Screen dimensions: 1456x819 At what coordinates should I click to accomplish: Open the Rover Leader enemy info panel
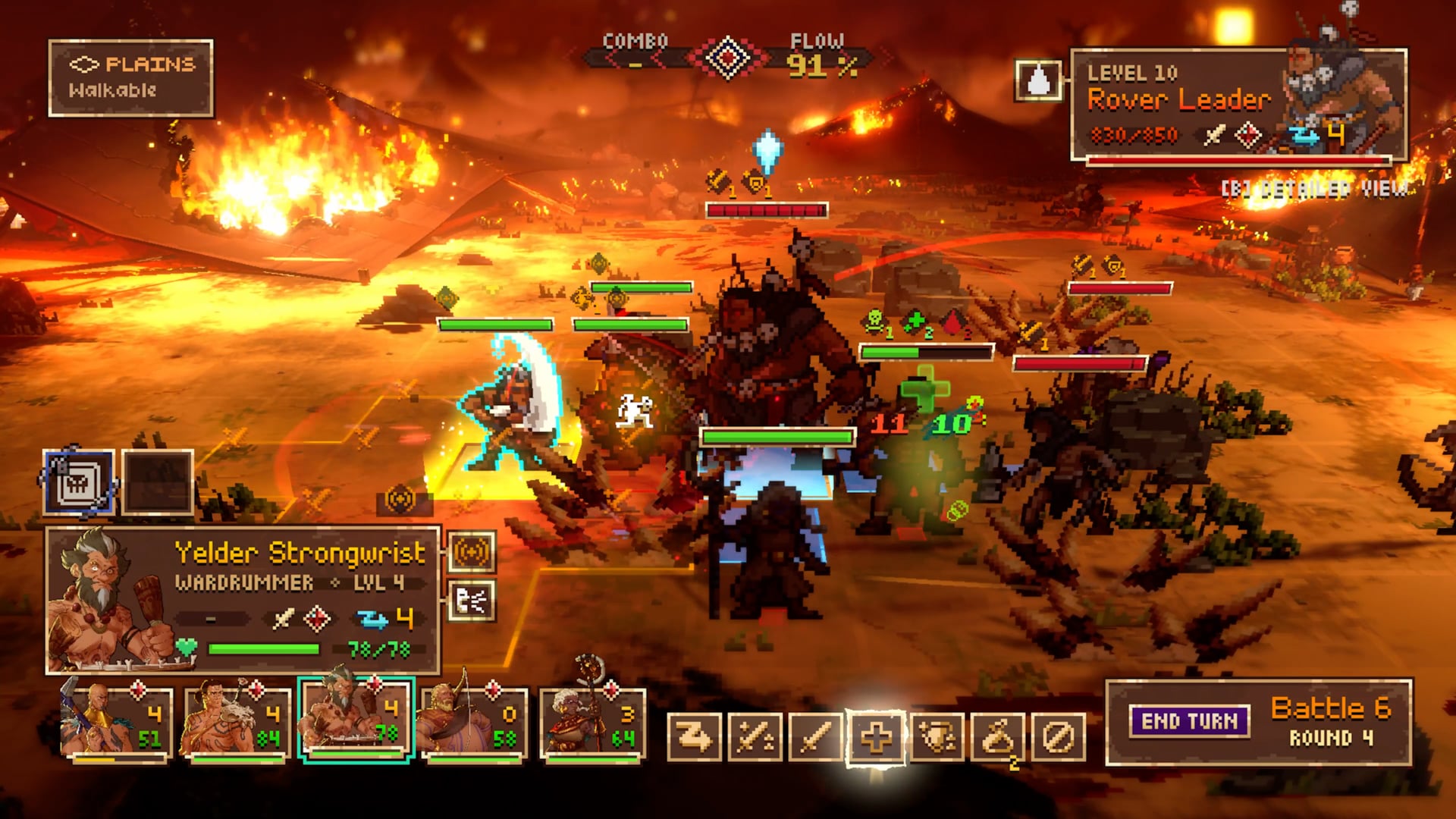[x=1238, y=105]
